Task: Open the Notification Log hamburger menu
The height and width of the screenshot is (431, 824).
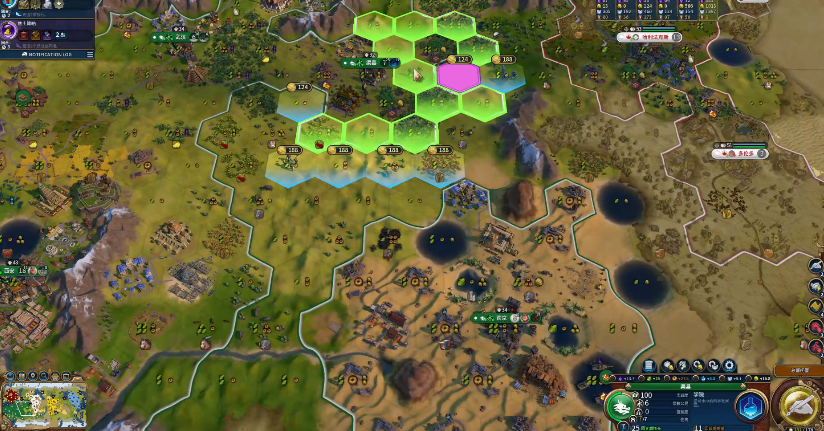Action: tap(90, 55)
